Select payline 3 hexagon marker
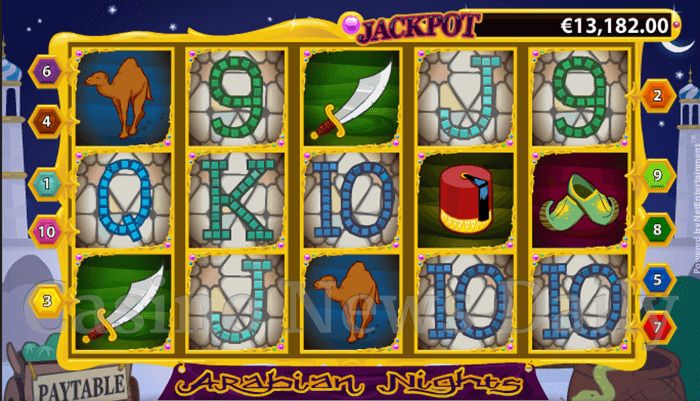Screen dimensions: 700x401 46,297
